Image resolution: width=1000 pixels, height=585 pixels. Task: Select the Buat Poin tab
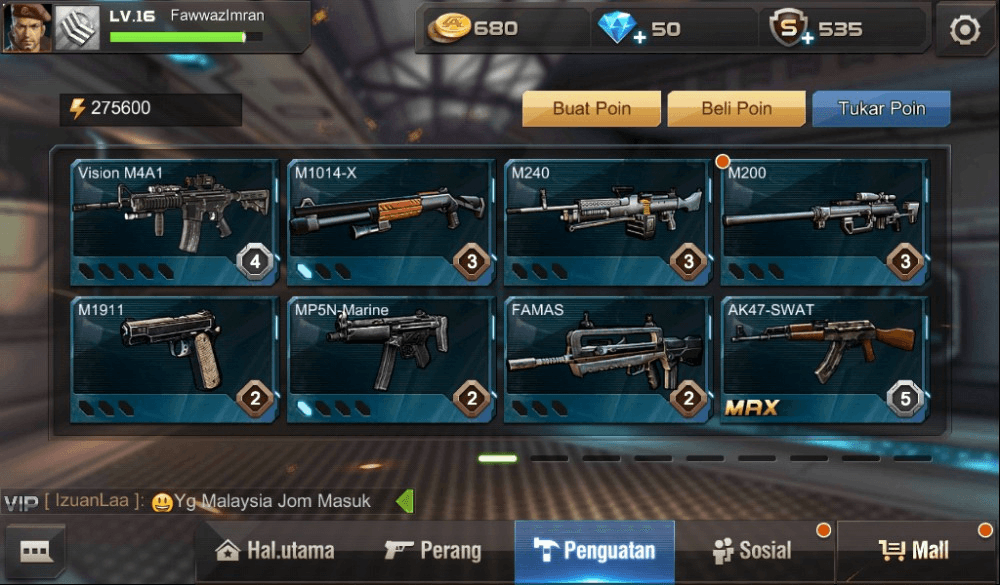(591, 109)
